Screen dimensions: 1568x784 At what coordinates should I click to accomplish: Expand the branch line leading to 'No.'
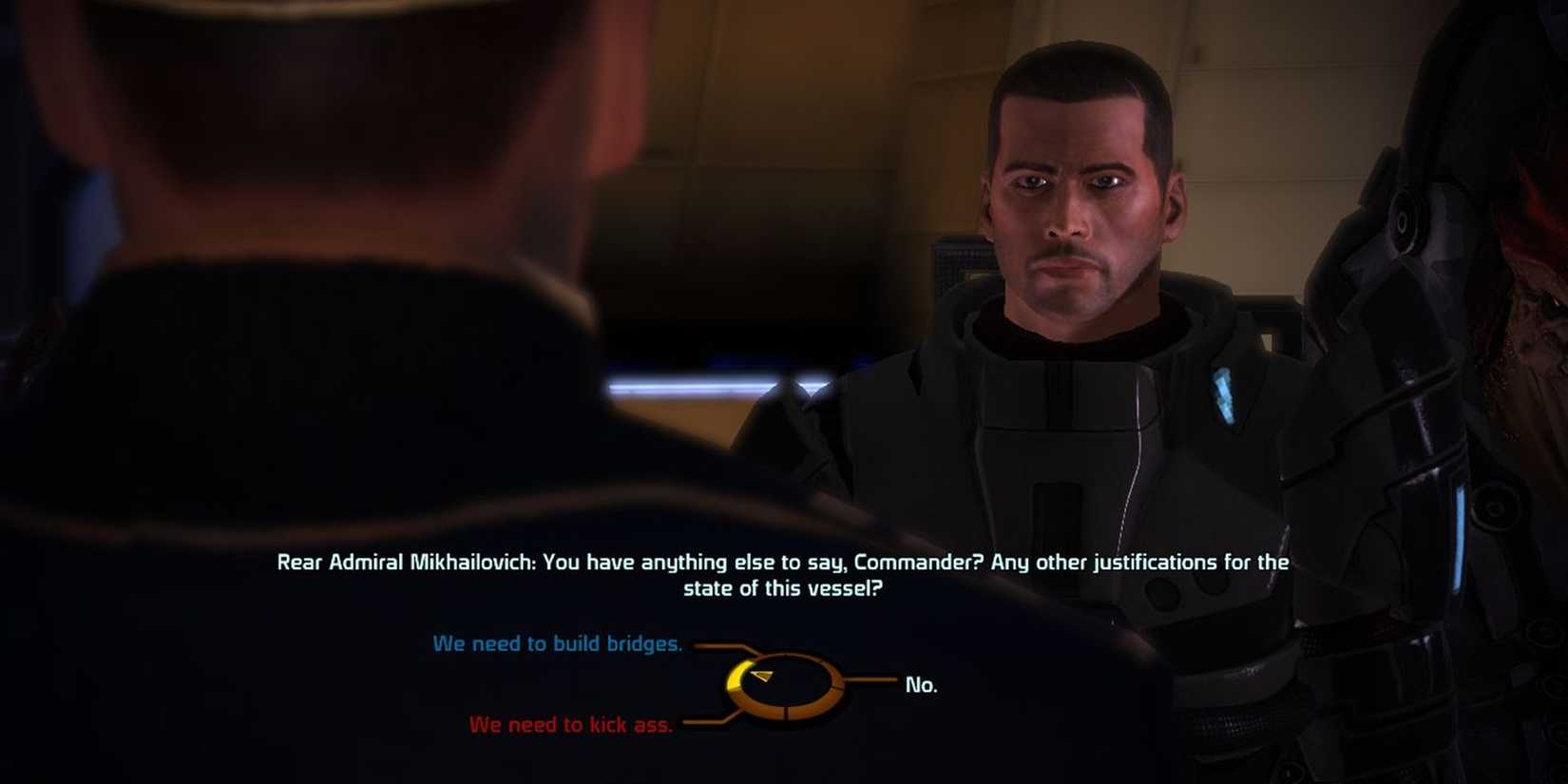click(872, 679)
